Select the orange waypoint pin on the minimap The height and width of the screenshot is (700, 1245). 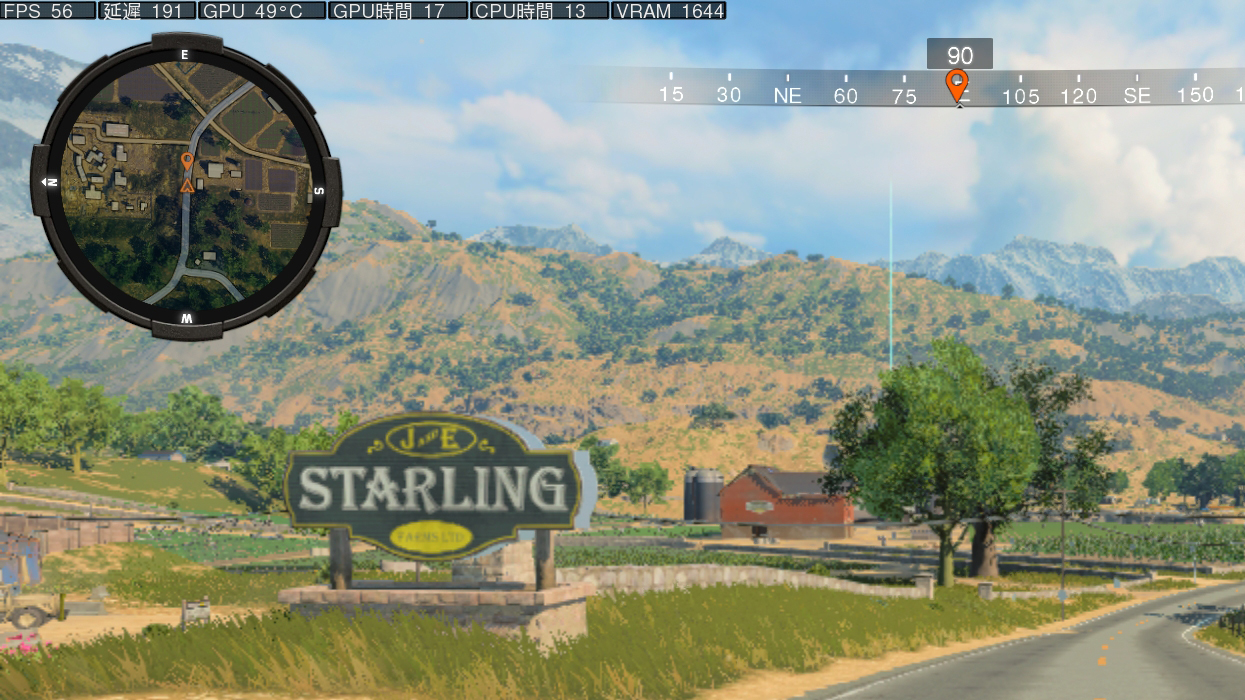click(x=187, y=161)
